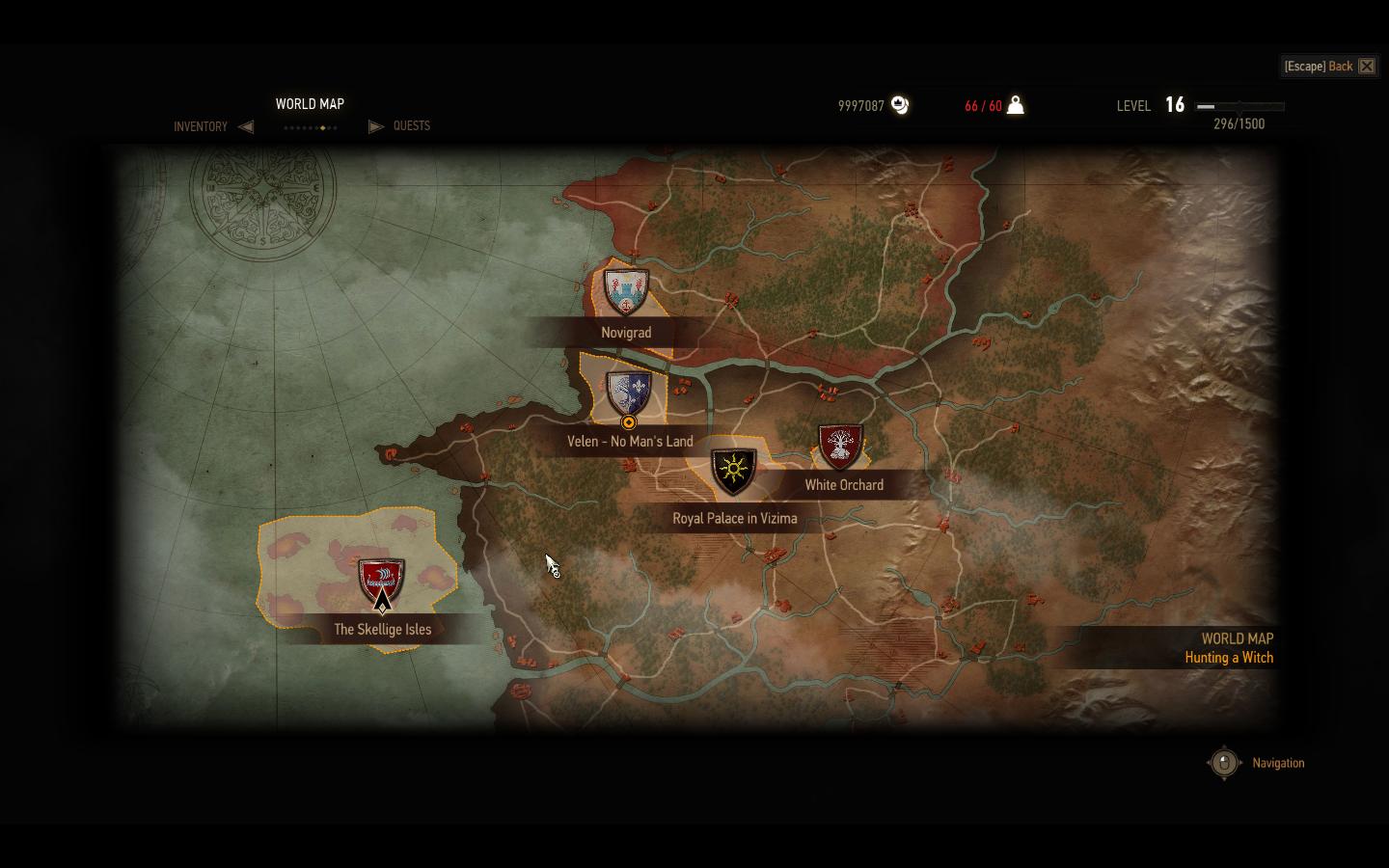Click the Navigation mouse indicator
The width and height of the screenshot is (1389, 868).
(1224, 762)
